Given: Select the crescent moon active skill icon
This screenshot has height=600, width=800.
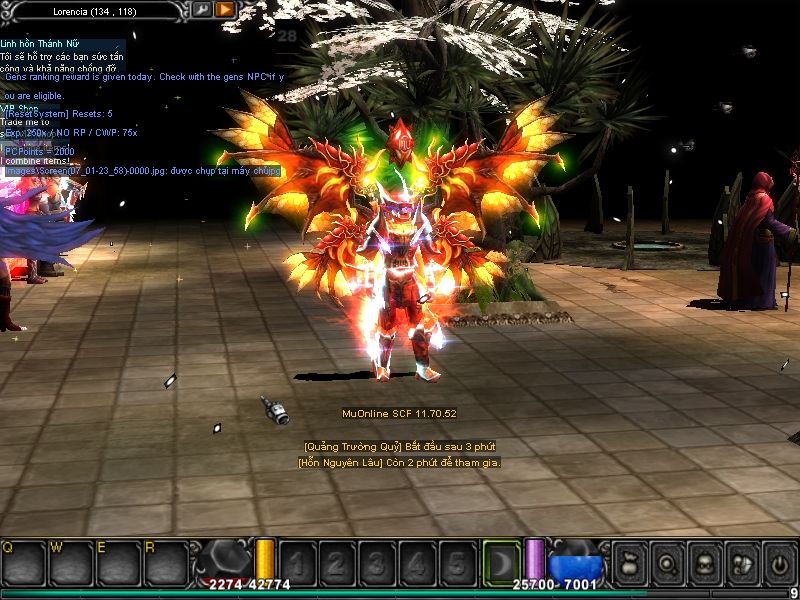Looking at the screenshot, I should click(502, 561).
